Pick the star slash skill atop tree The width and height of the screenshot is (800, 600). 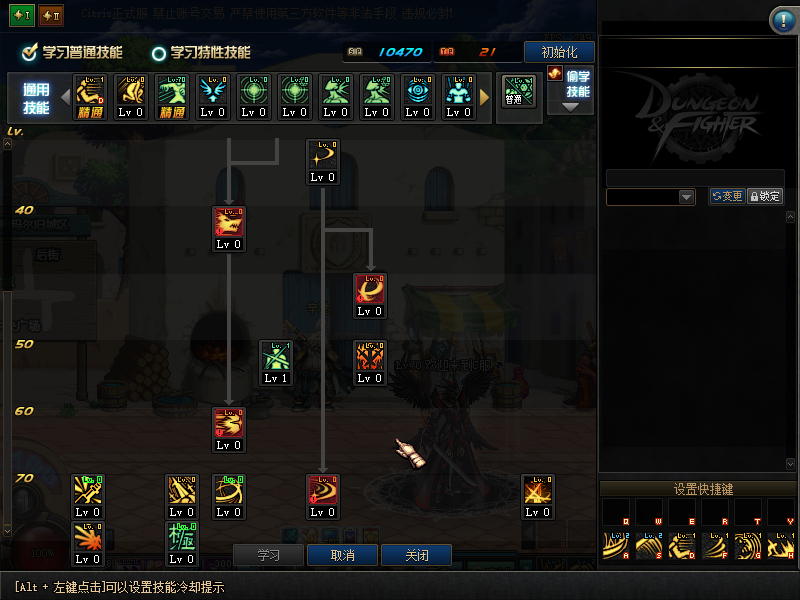coord(322,156)
